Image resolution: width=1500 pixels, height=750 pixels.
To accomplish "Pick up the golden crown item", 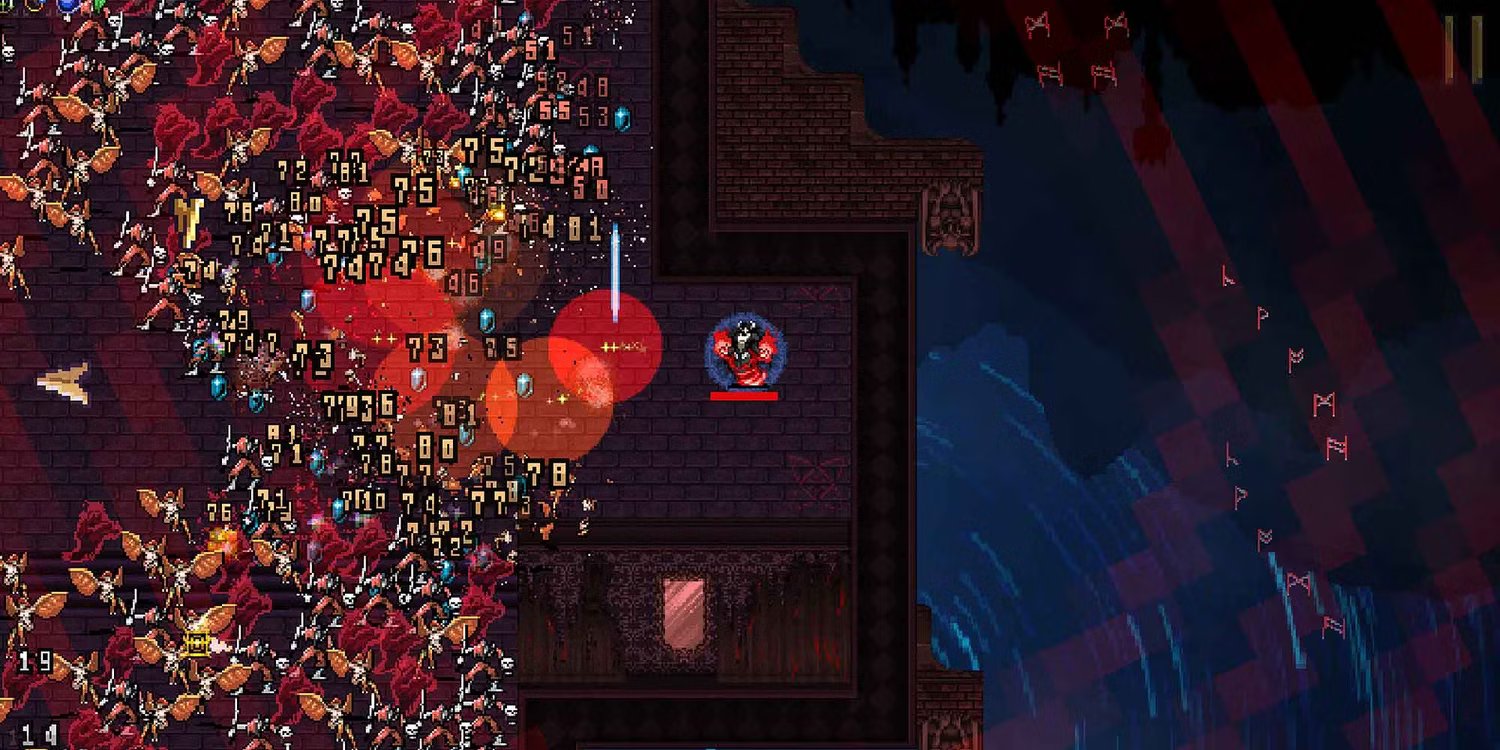I will pyautogui.click(x=196, y=644).
